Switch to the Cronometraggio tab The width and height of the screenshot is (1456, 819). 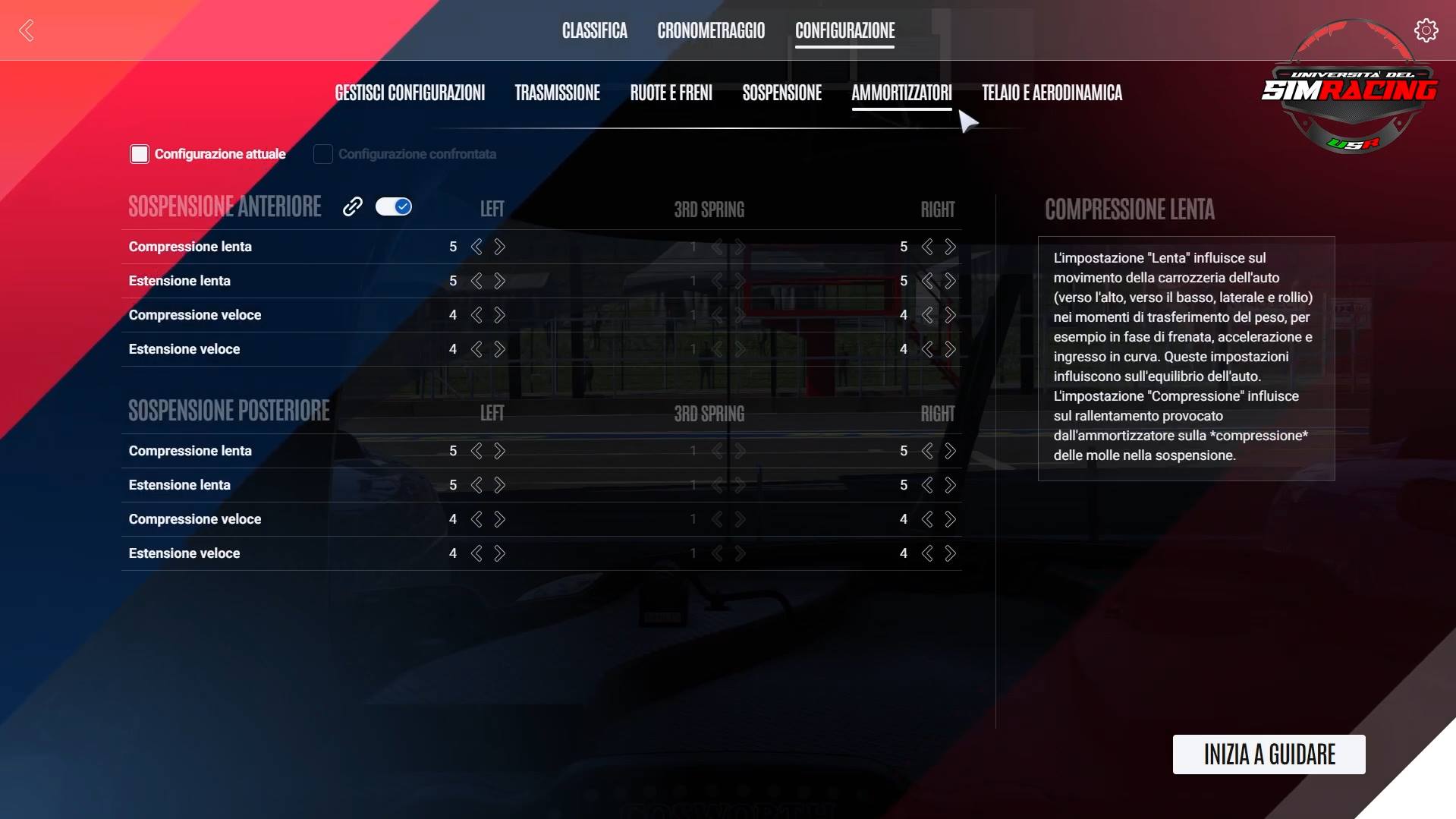(710, 30)
